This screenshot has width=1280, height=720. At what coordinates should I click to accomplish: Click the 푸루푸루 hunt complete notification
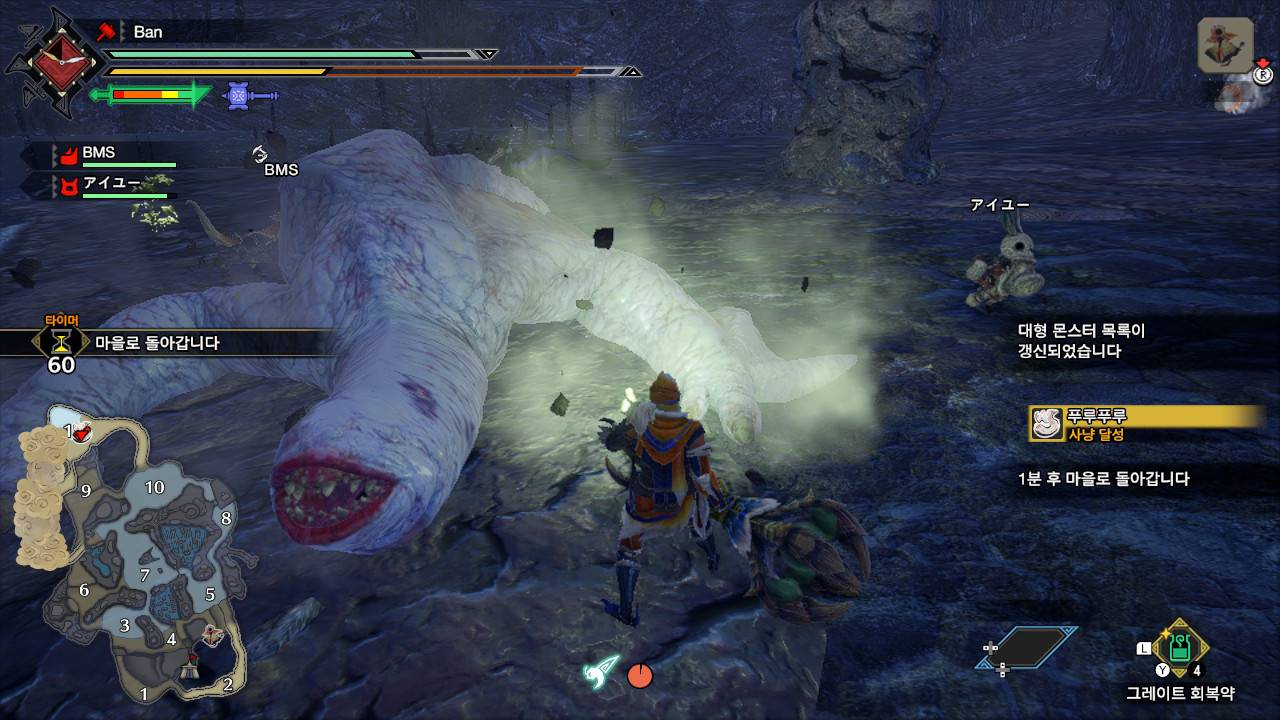pyautogui.click(x=1147, y=424)
